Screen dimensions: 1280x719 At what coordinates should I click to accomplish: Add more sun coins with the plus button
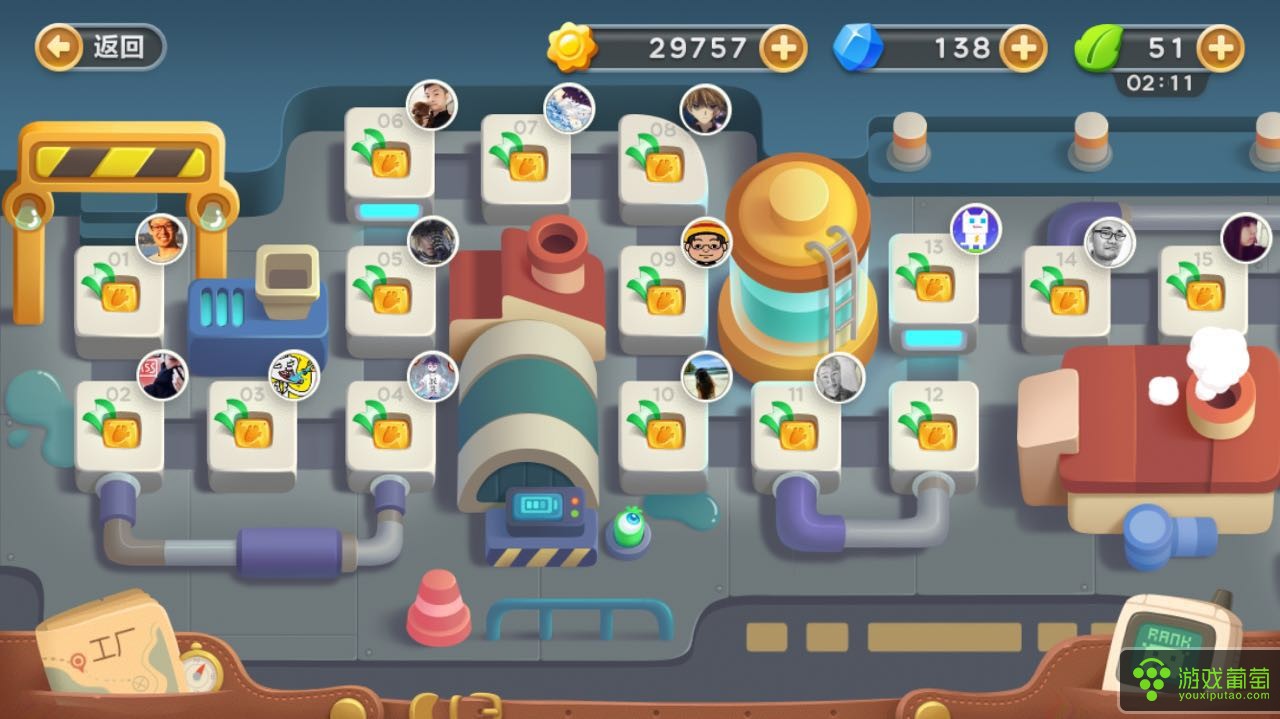tap(783, 47)
